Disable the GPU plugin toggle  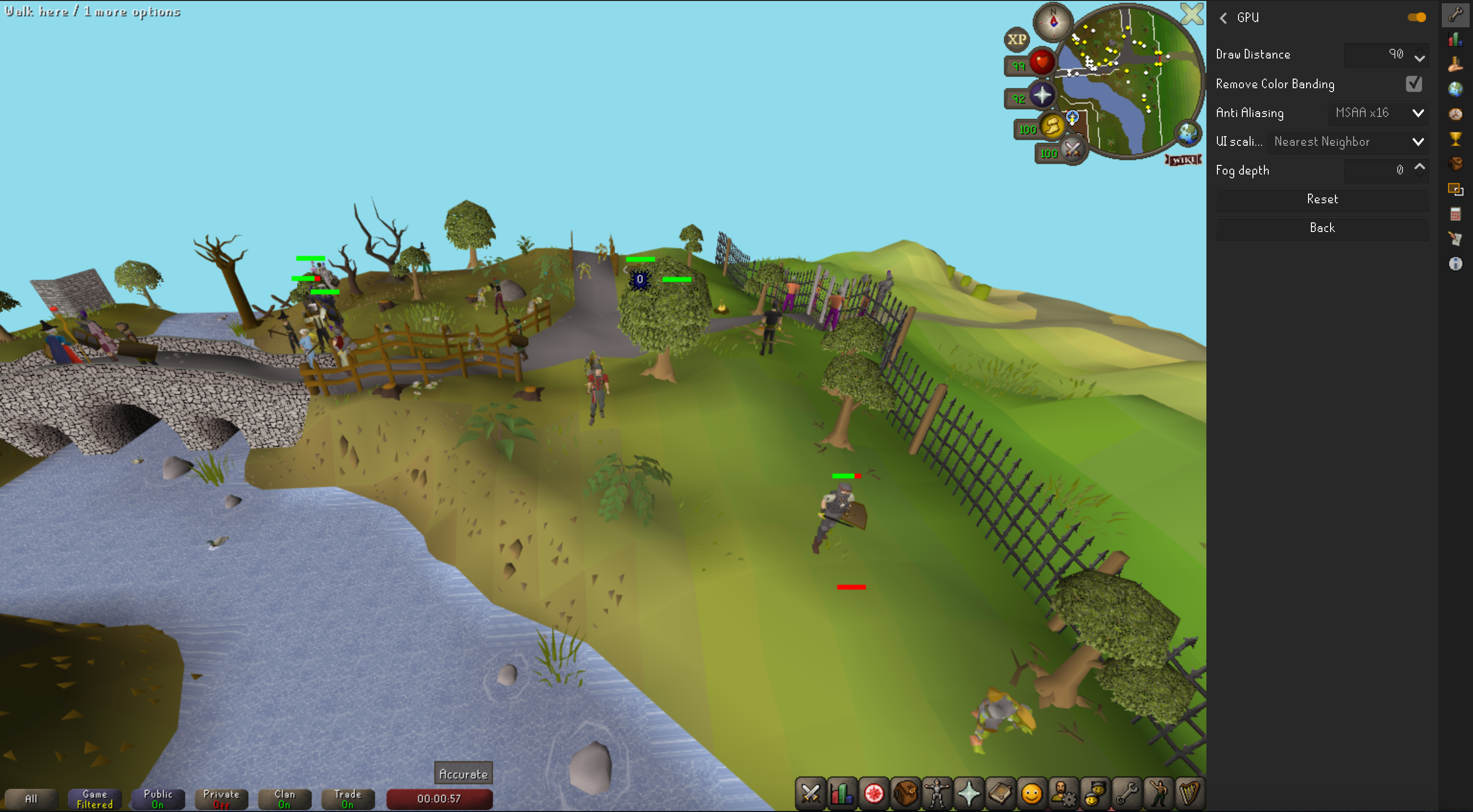coord(1416,17)
